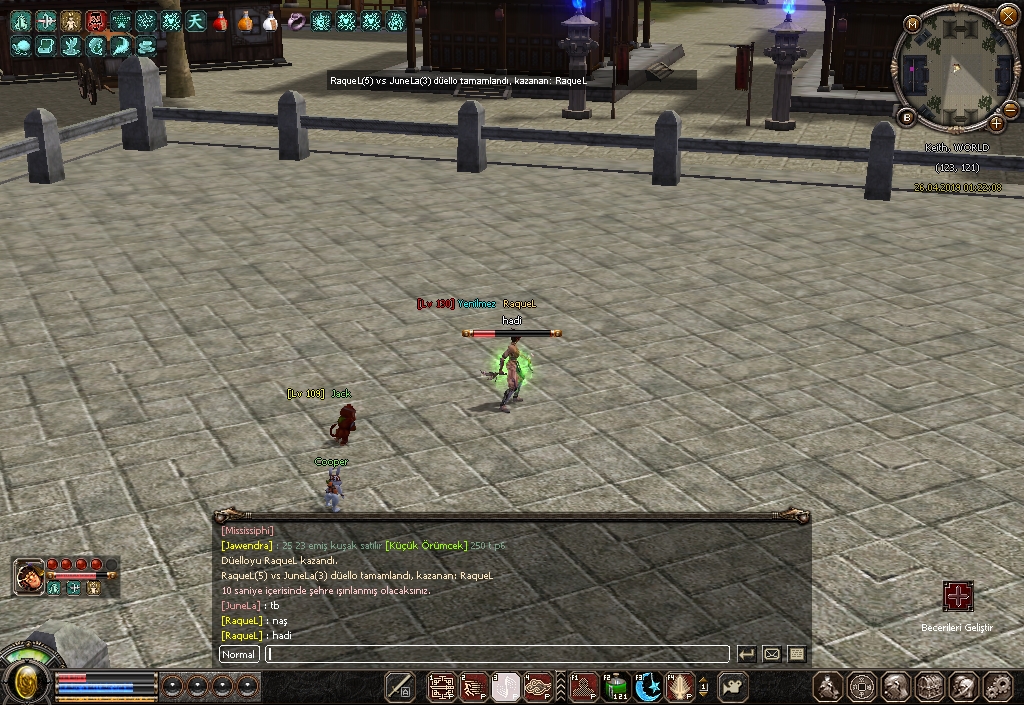Click the character portrait in the party frame

[x=28, y=576]
